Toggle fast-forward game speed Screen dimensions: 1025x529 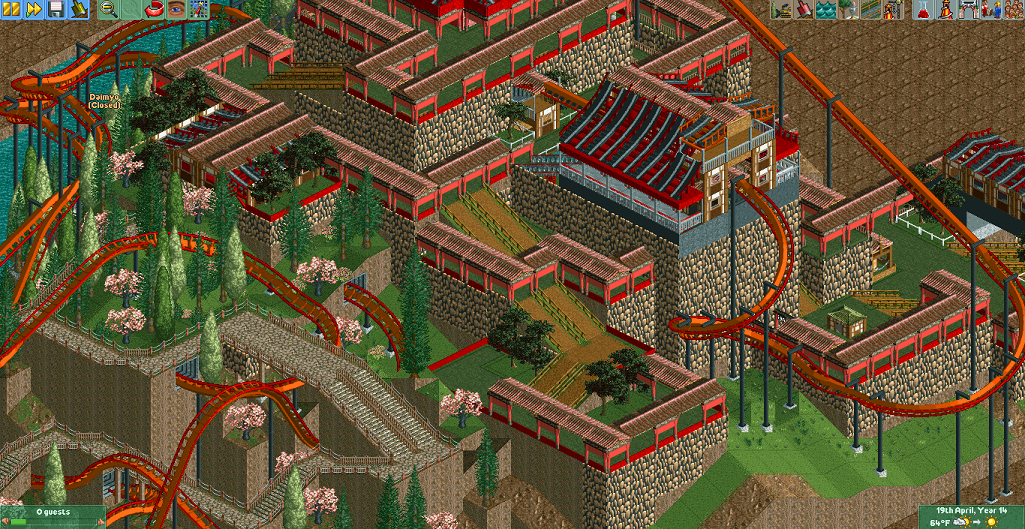(32, 9)
